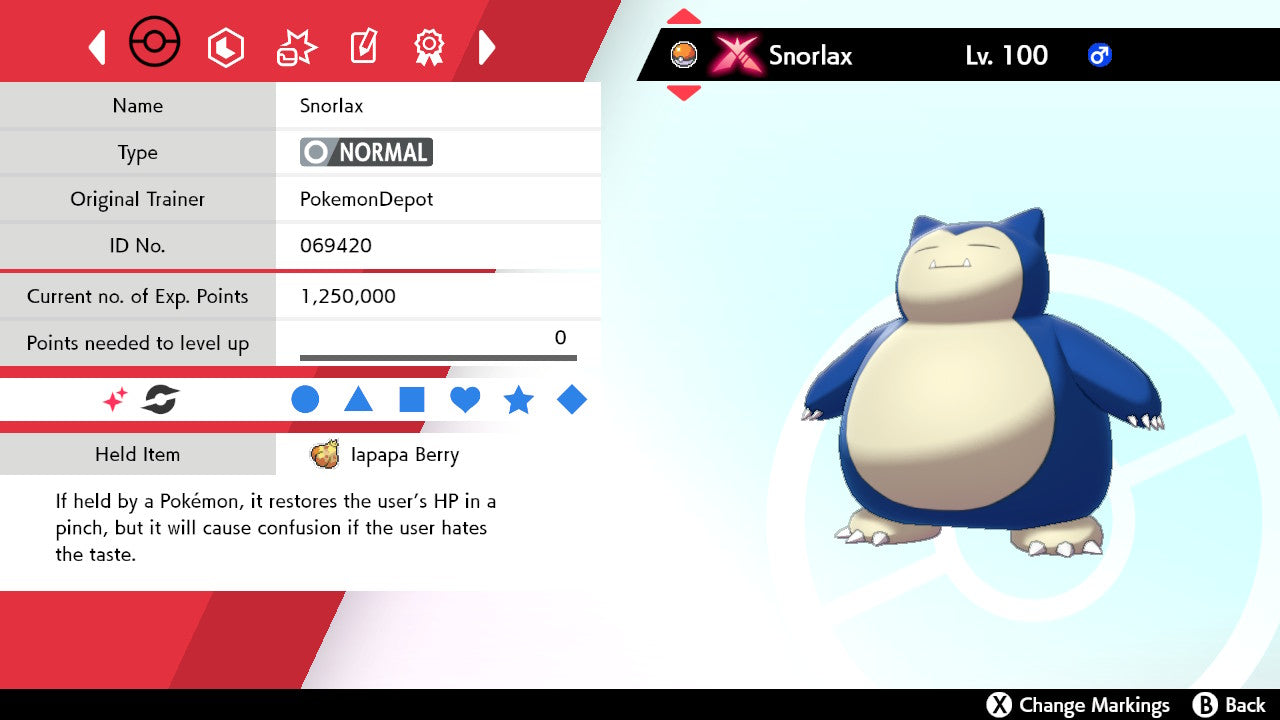
Task: Switch to the hexagon stats tab
Action: (x=225, y=47)
